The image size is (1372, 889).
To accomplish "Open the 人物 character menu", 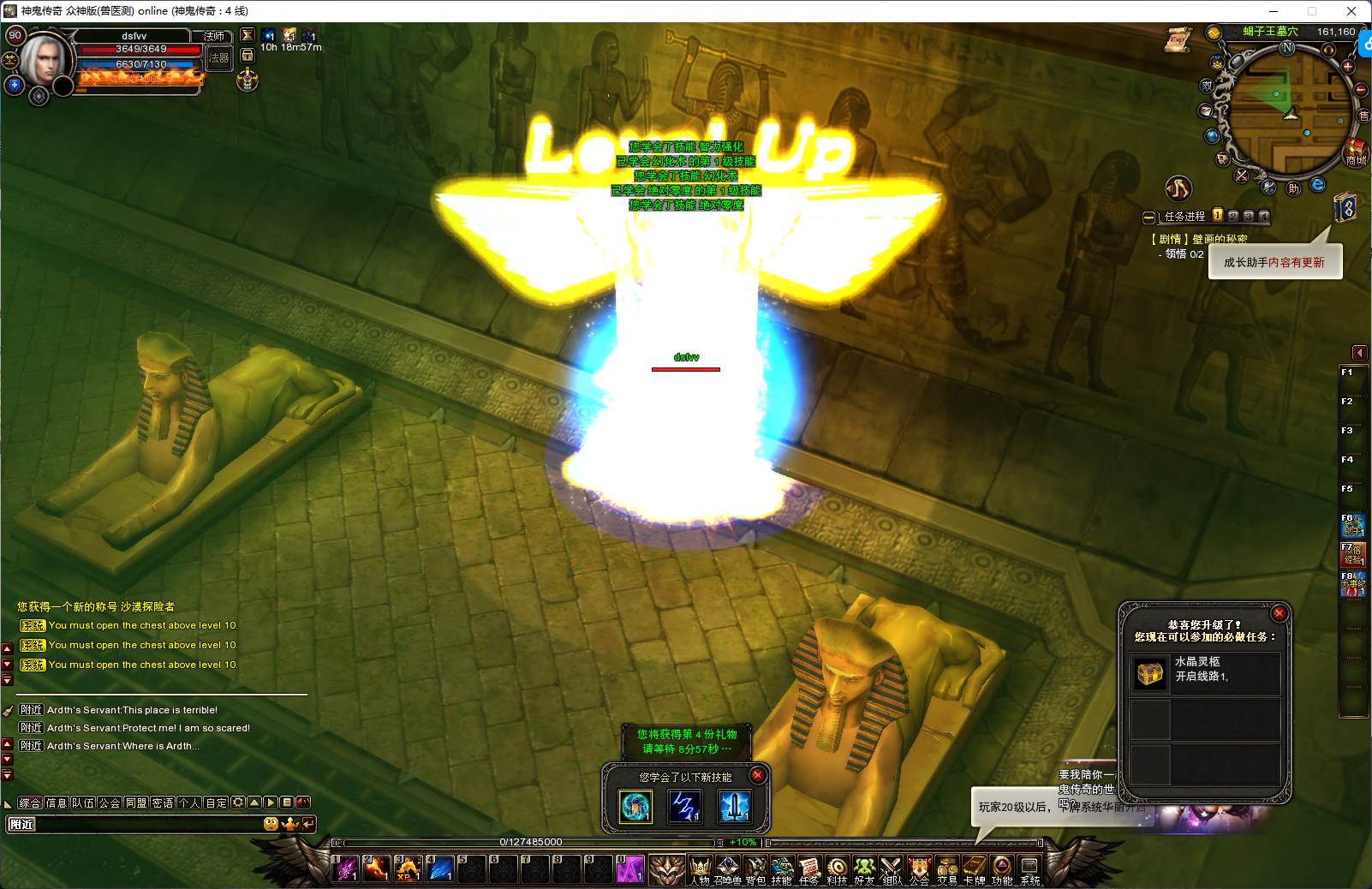I will click(x=700, y=870).
